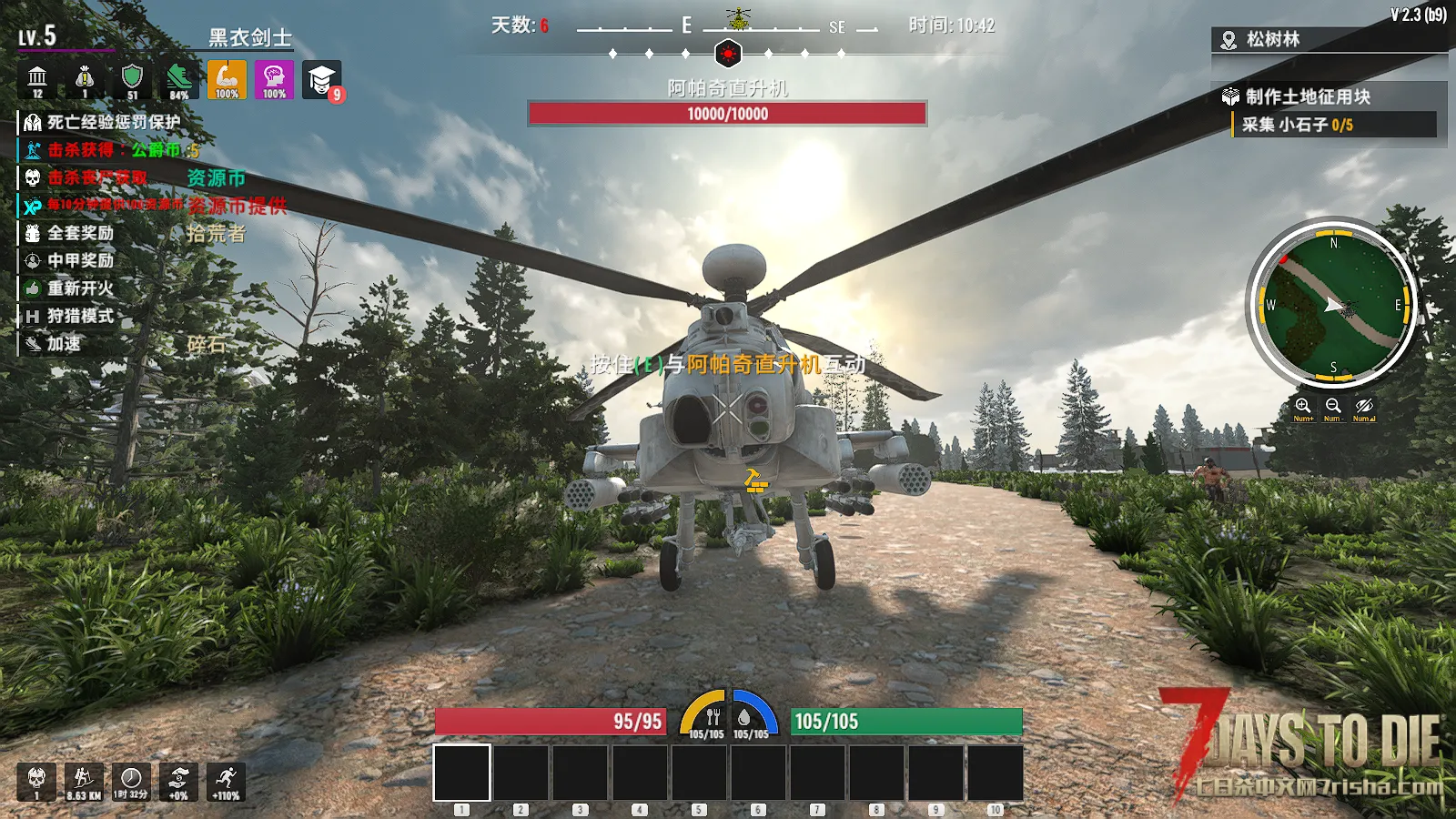
Task: Click the purple brain buff icon
Action: [274, 80]
